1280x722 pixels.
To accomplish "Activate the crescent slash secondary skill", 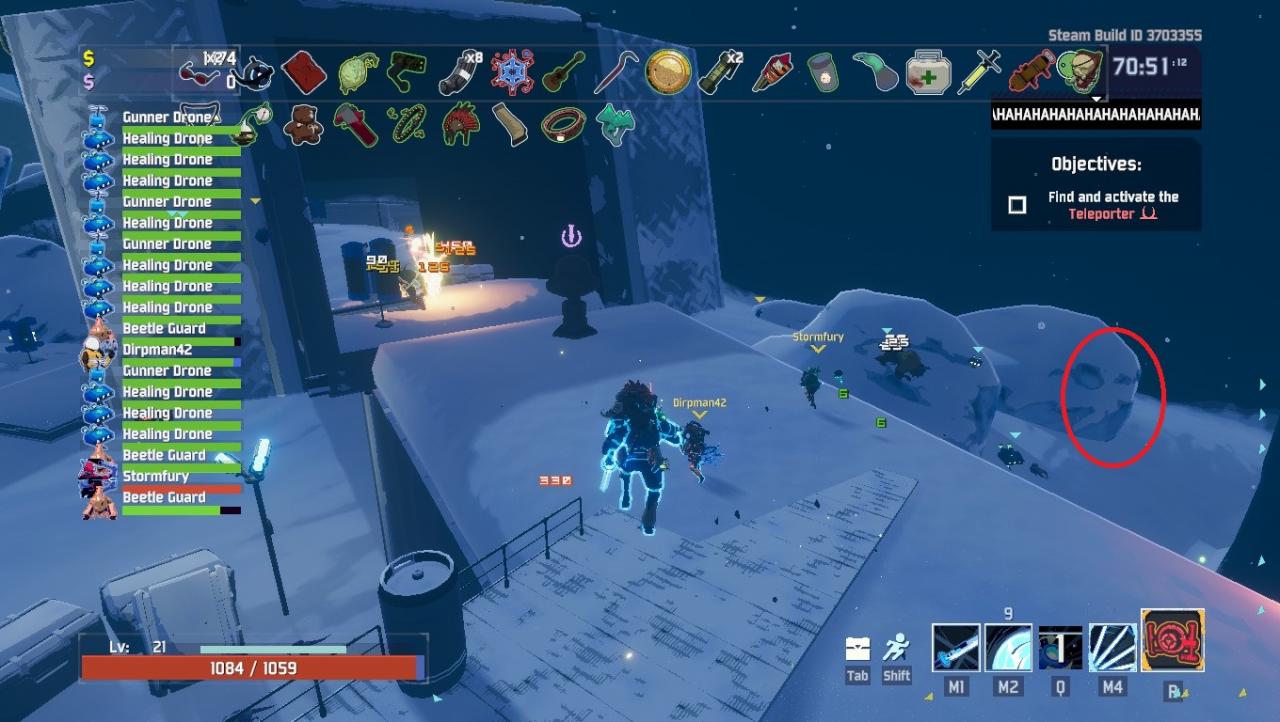I will [1008, 647].
